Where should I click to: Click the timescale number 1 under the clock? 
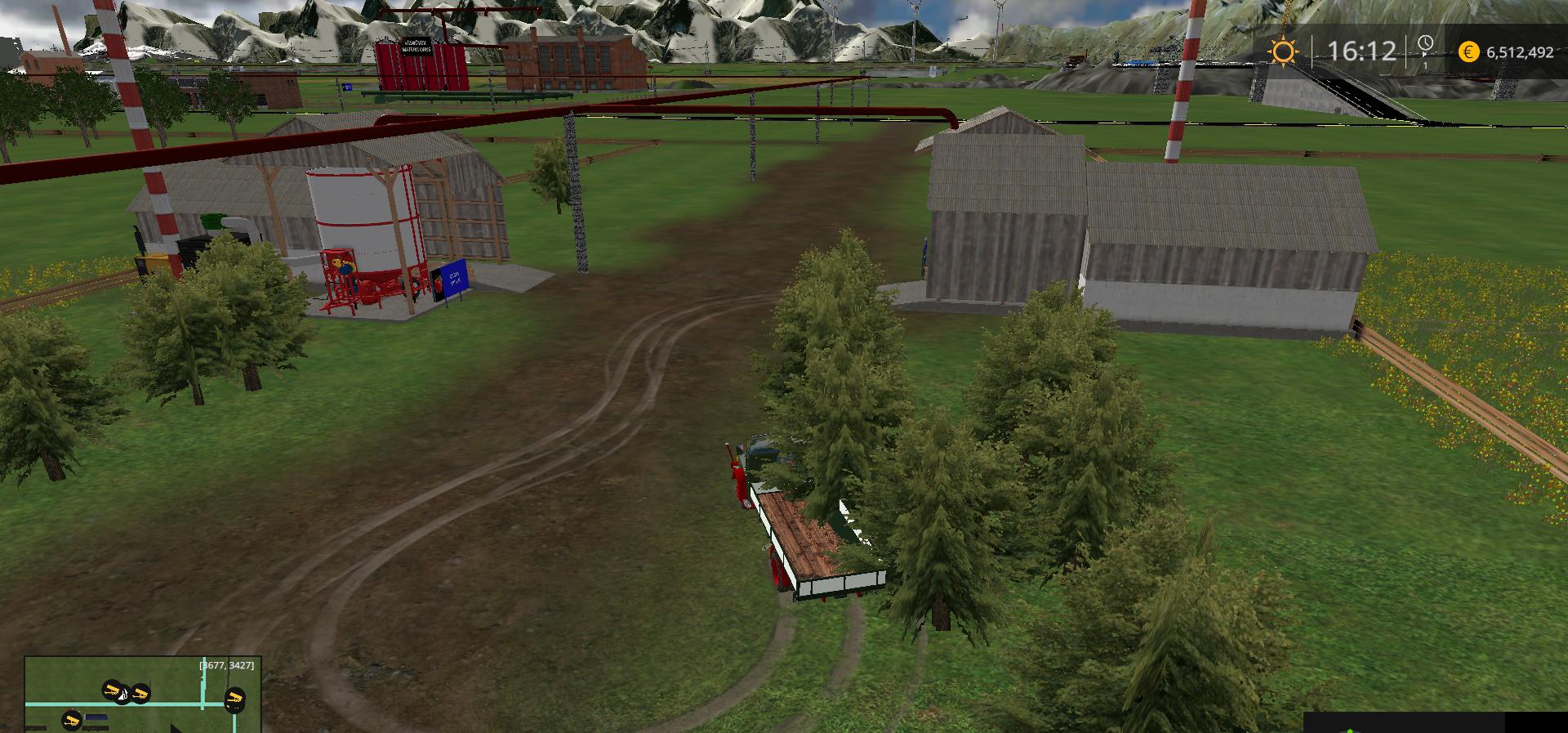(x=1425, y=65)
